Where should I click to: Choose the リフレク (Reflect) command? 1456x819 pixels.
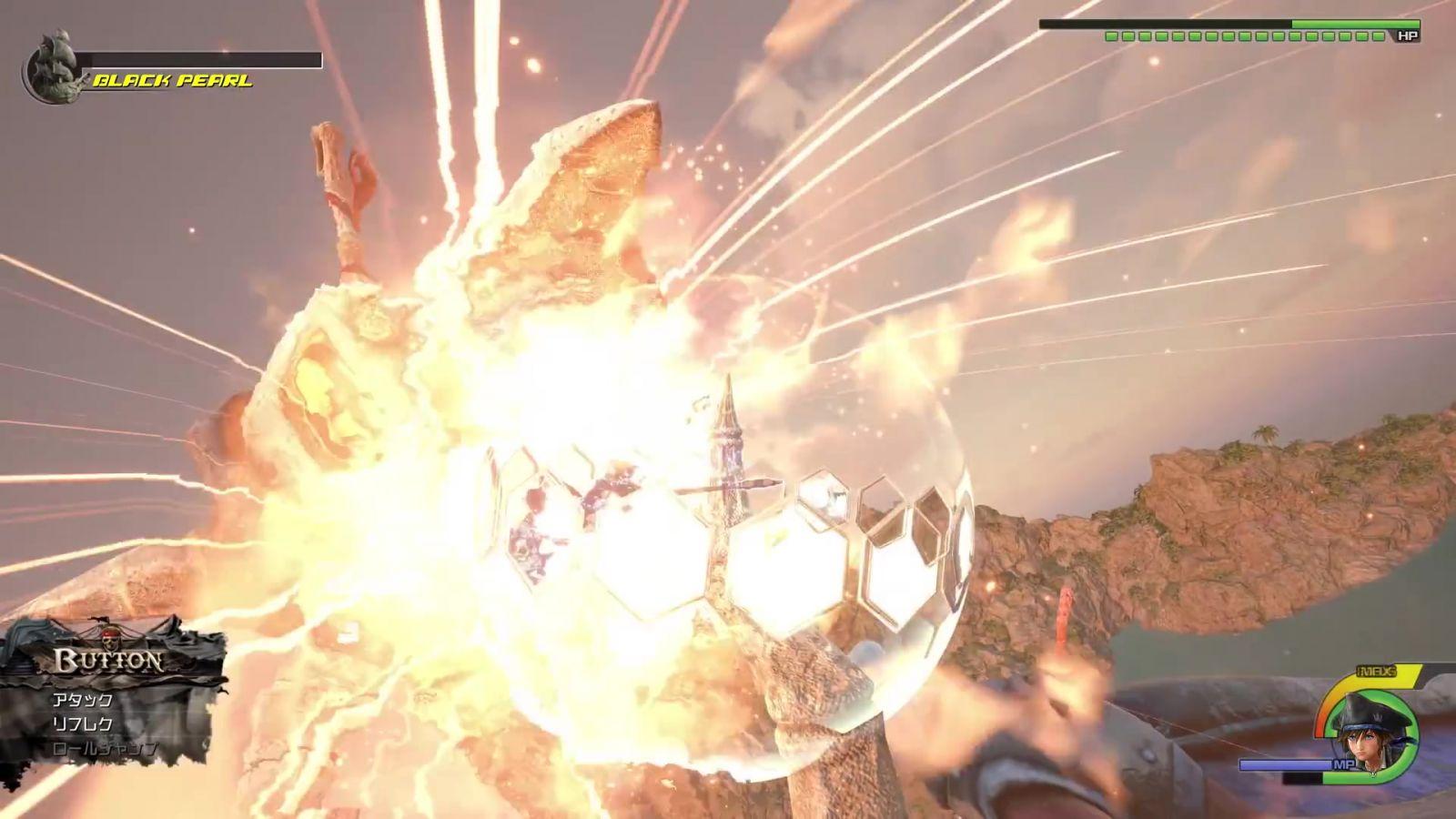click(83, 724)
